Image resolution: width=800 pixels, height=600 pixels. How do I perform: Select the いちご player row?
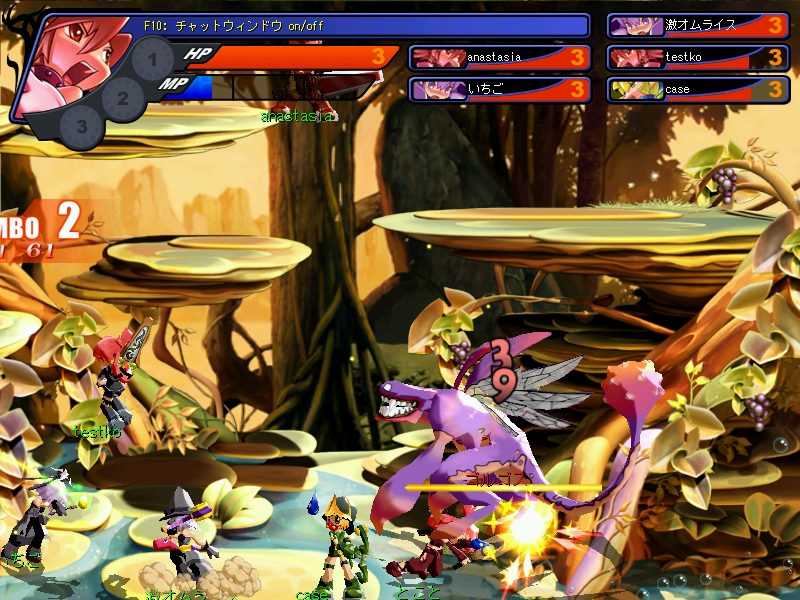[x=500, y=90]
